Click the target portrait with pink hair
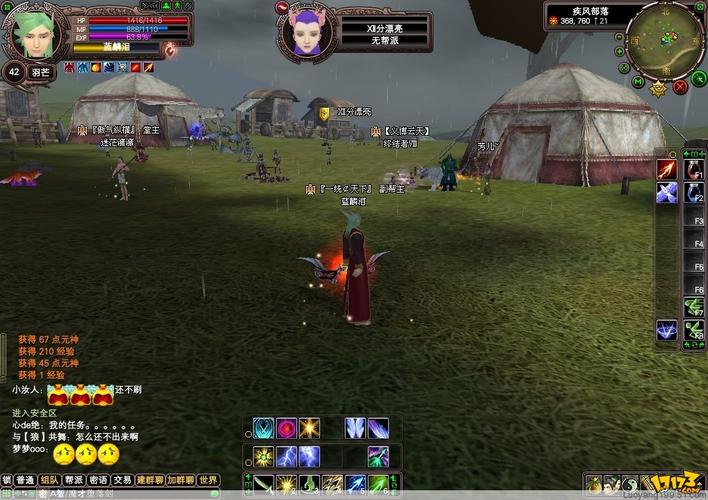Image resolution: width=708 pixels, height=500 pixels. coord(306,34)
